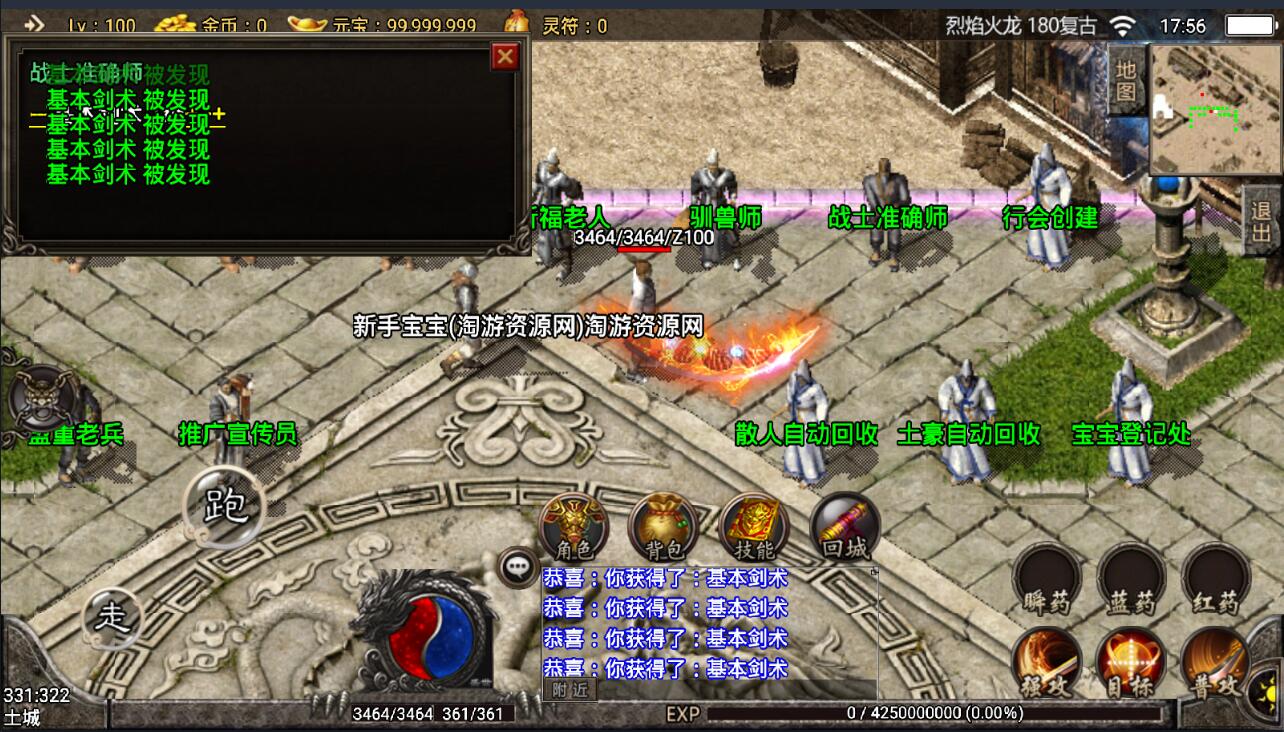Close the black message log panel

[505, 56]
